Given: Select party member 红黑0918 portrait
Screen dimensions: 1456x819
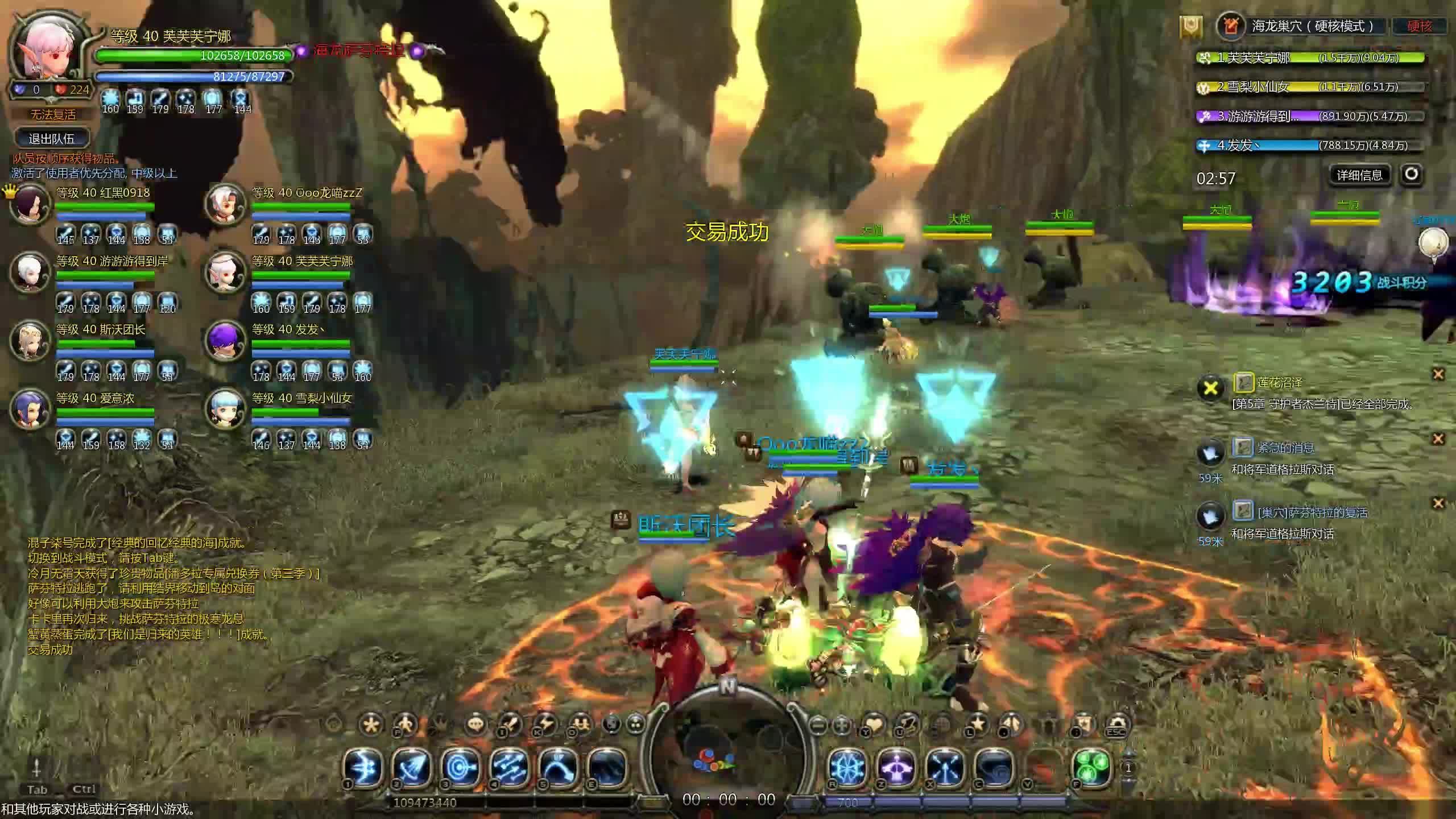Looking at the screenshot, I should [30, 205].
